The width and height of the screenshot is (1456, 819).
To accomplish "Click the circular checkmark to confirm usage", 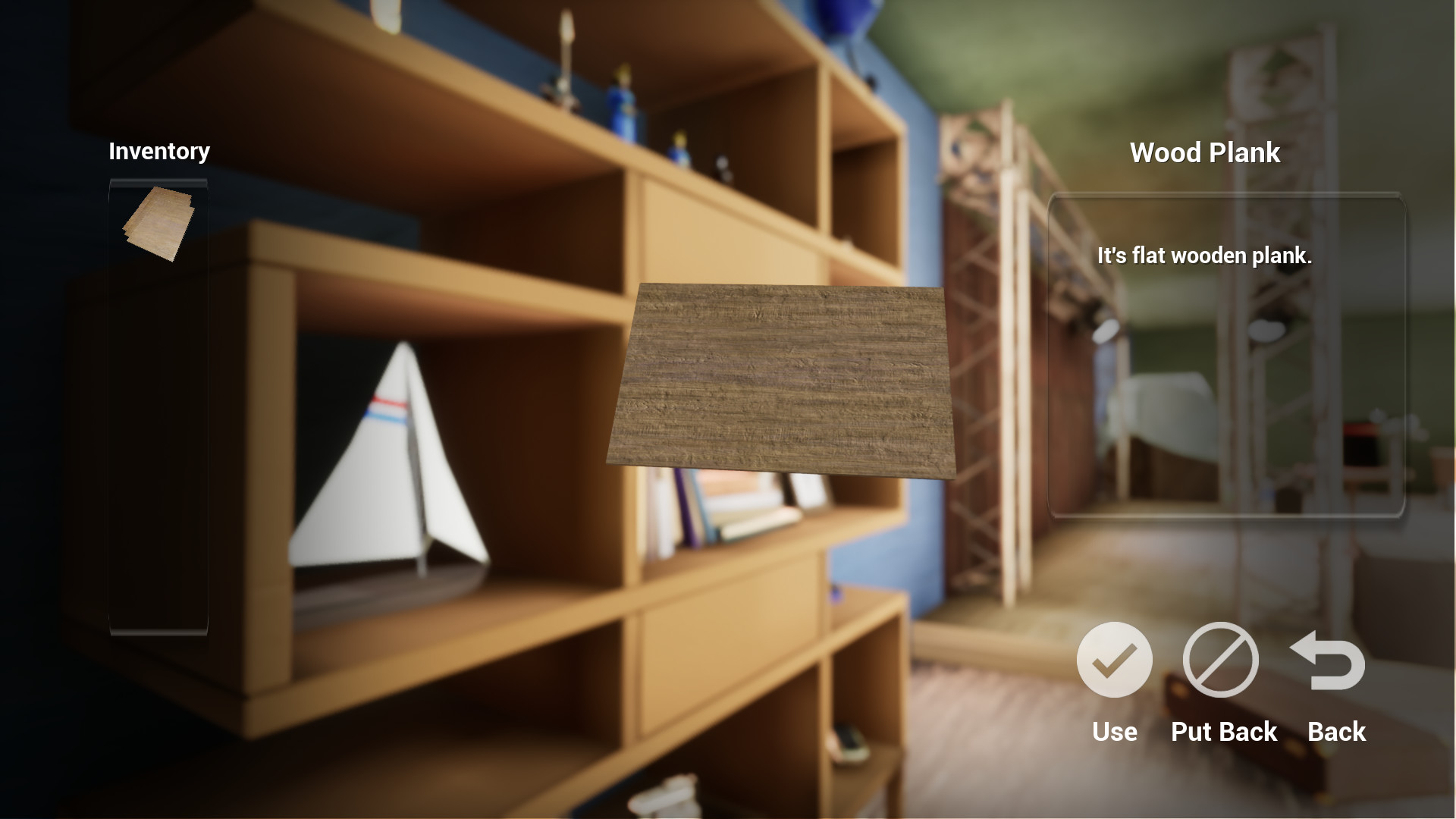I will pyautogui.click(x=1114, y=659).
